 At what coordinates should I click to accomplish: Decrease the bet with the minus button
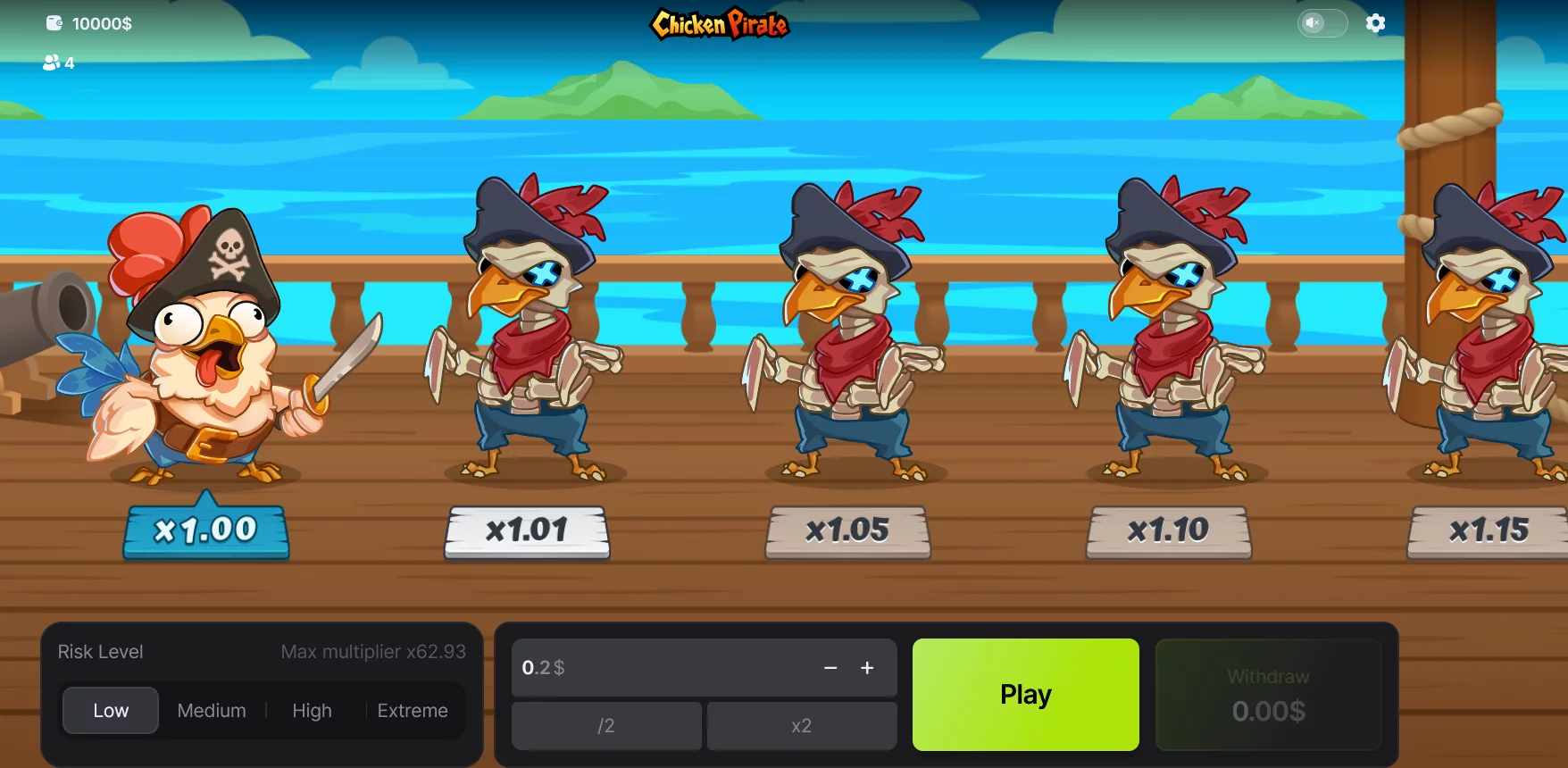(830, 668)
